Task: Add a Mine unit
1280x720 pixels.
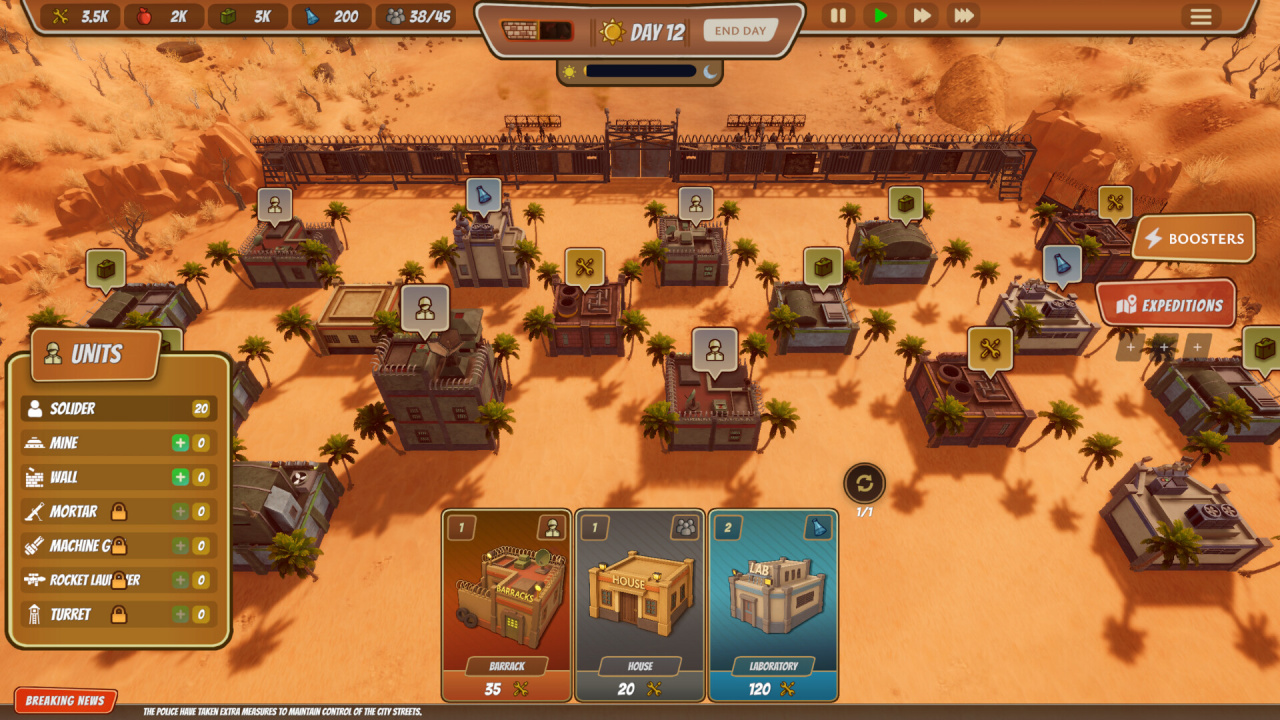Action: pos(180,443)
